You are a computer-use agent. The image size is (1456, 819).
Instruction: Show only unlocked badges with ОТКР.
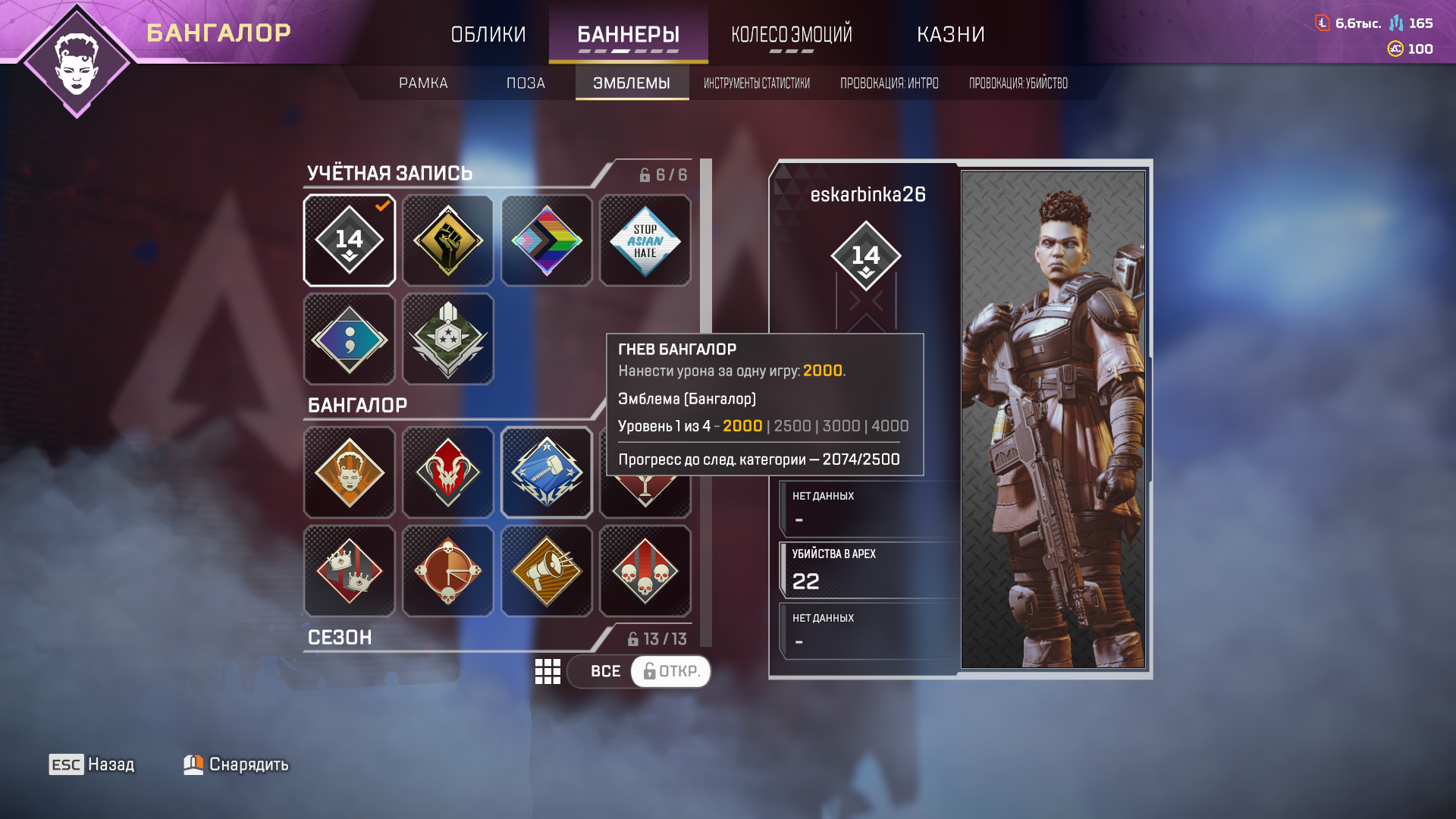coord(671,672)
